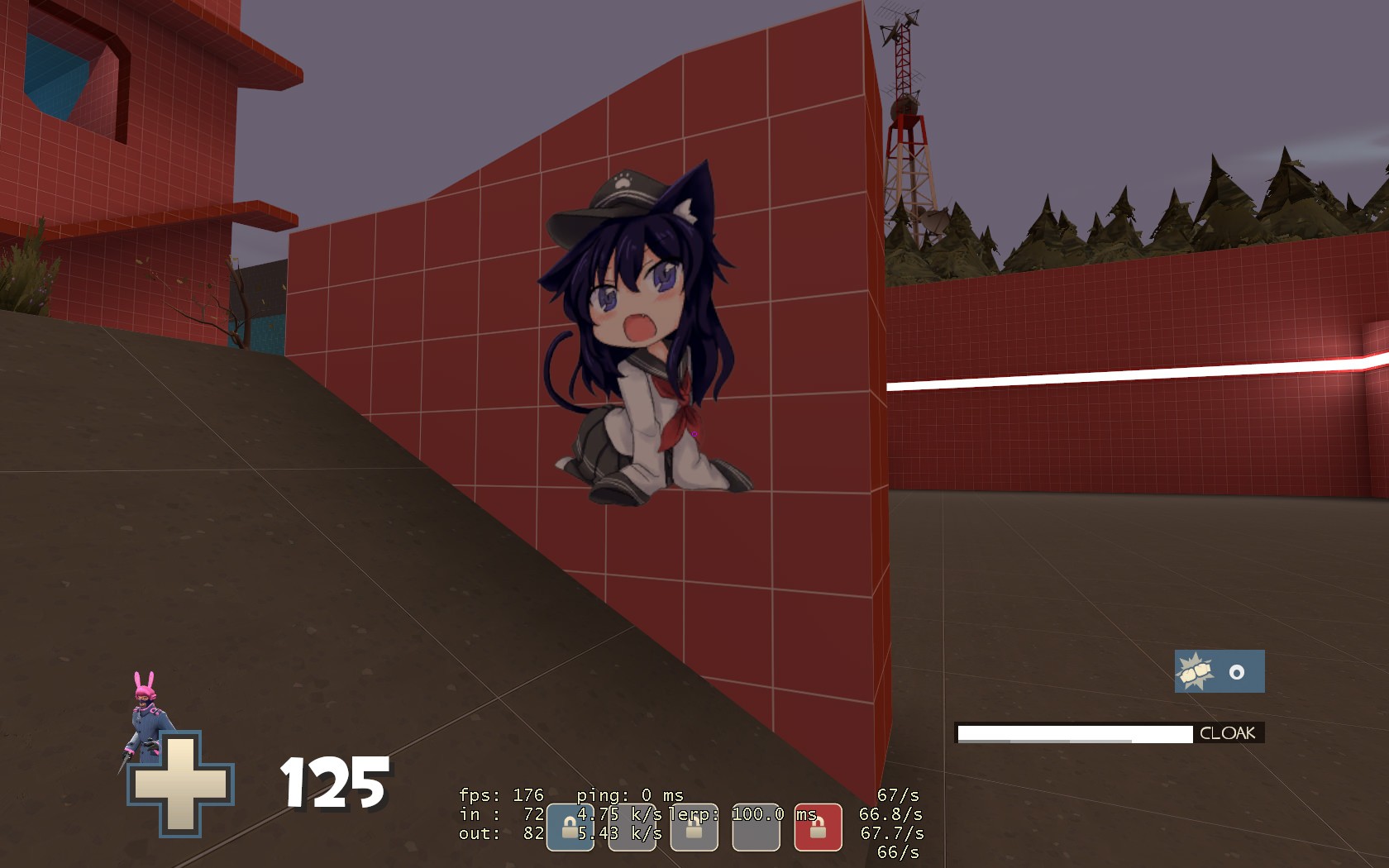Click the out: 82 netgraph line

point(502,833)
